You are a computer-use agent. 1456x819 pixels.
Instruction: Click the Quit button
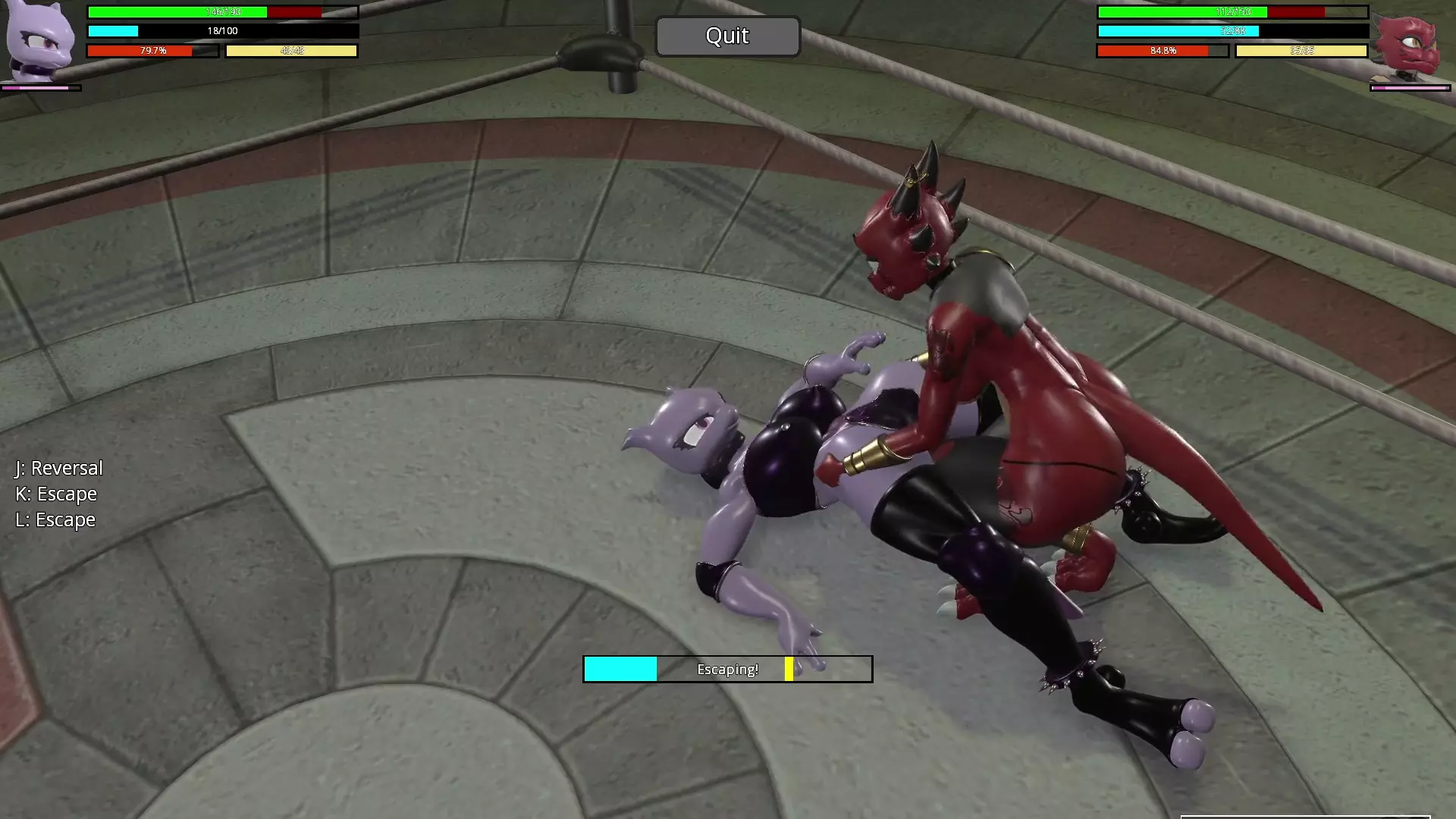pyautogui.click(x=727, y=36)
